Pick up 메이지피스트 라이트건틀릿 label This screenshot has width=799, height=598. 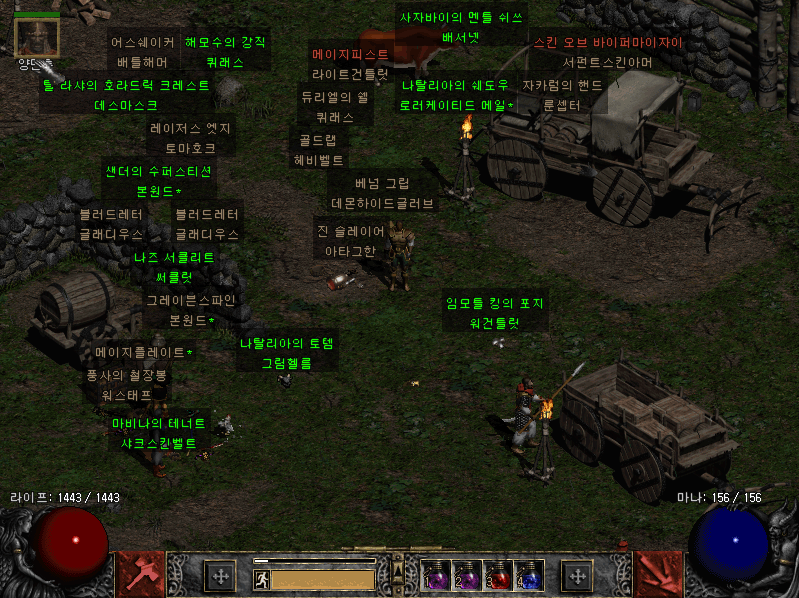(350, 63)
